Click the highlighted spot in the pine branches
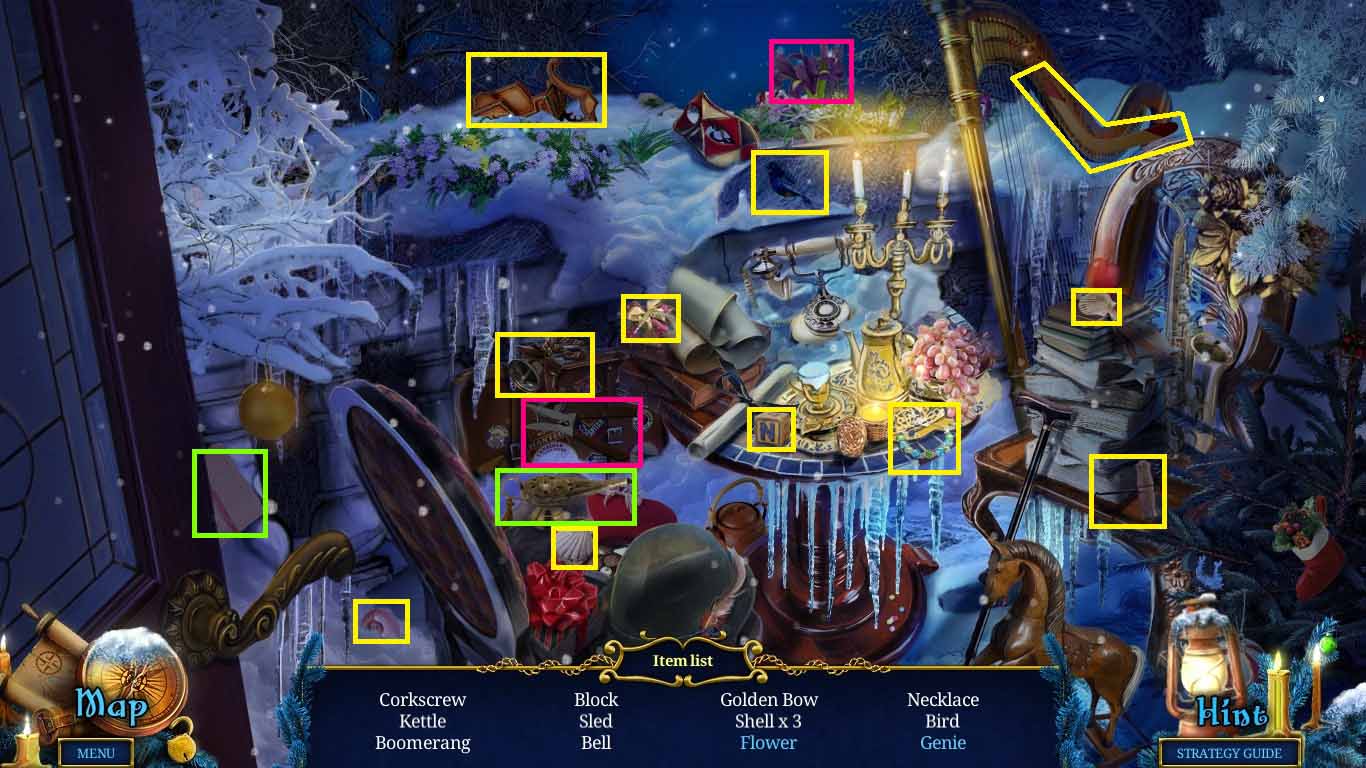Viewport: 1366px width, 768px height. (1127, 492)
